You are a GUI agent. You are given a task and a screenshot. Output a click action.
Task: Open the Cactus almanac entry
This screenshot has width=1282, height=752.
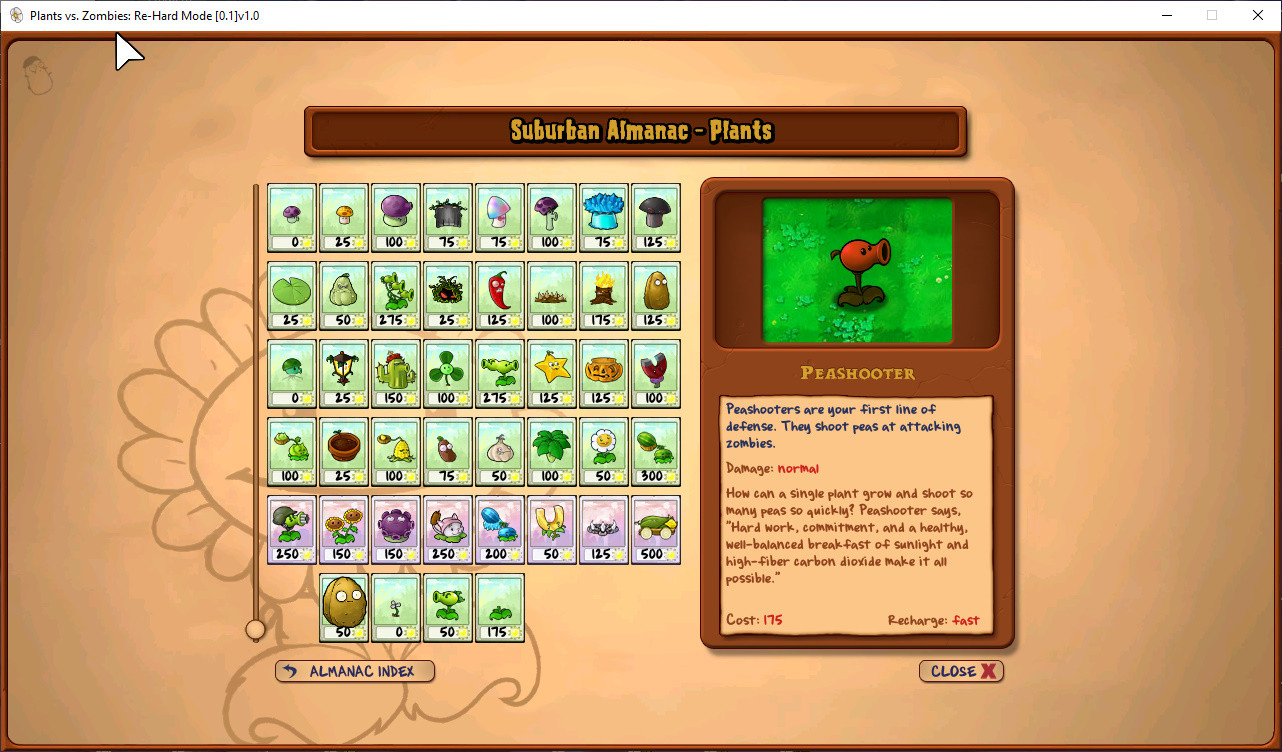coord(396,373)
